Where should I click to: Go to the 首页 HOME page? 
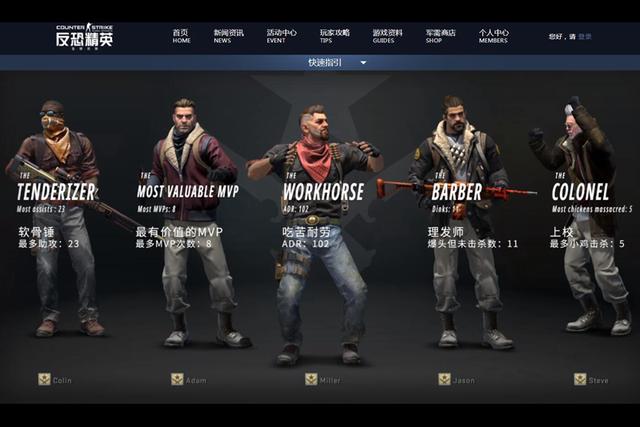(x=181, y=36)
